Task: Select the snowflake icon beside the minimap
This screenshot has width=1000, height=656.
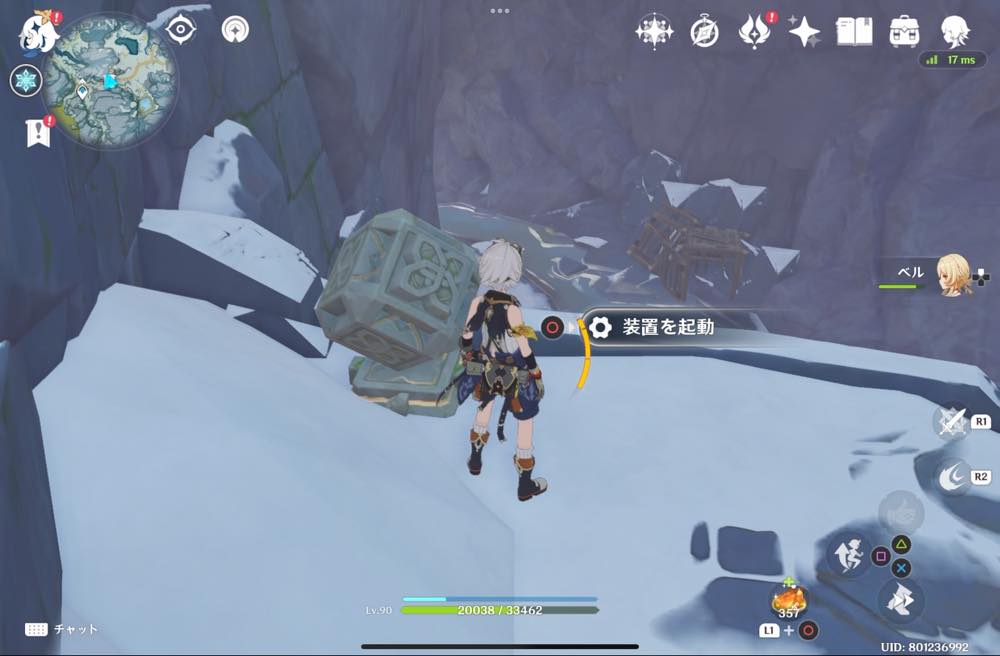Action: (x=25, y=81)
